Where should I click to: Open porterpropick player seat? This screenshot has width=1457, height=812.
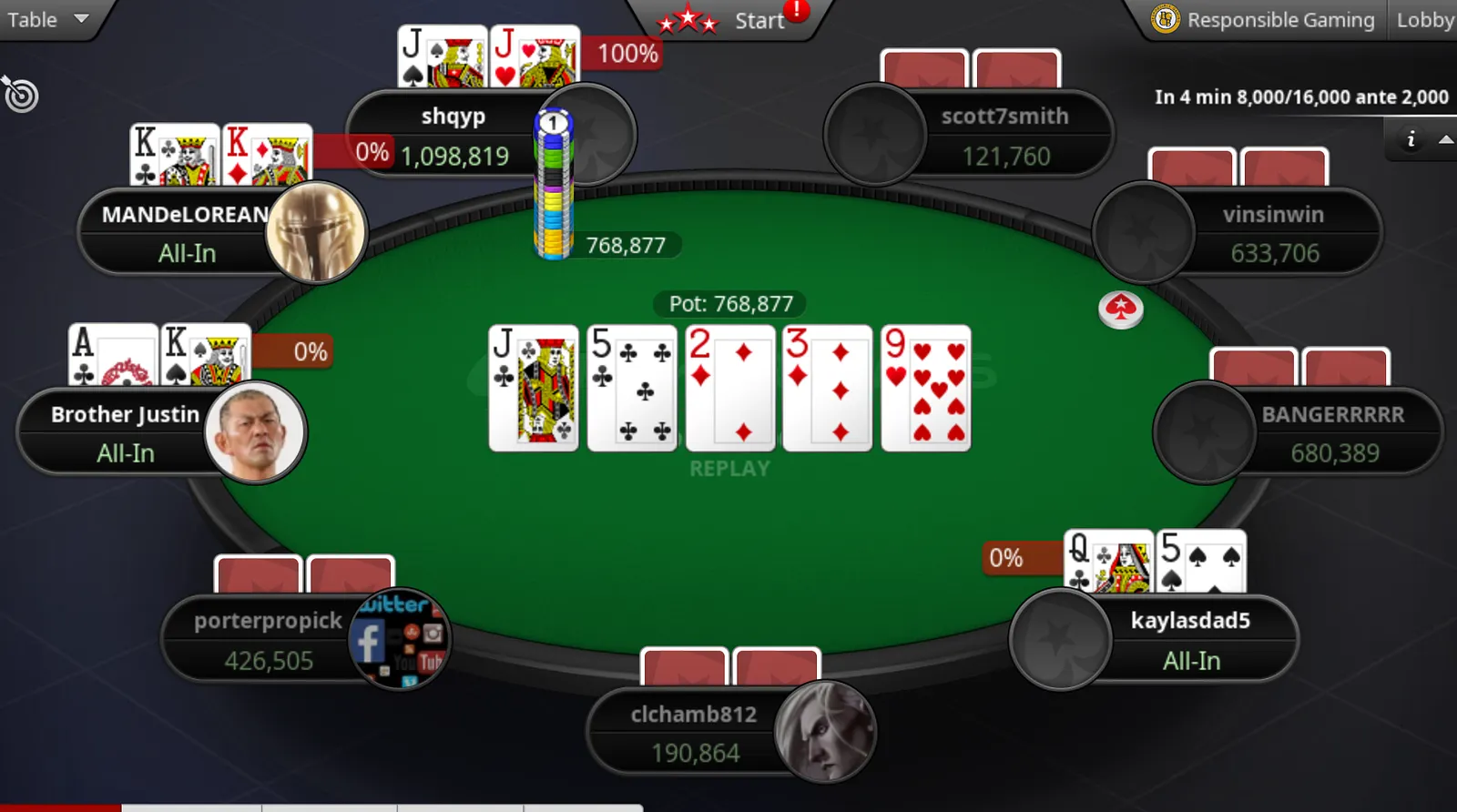(268, 640)
